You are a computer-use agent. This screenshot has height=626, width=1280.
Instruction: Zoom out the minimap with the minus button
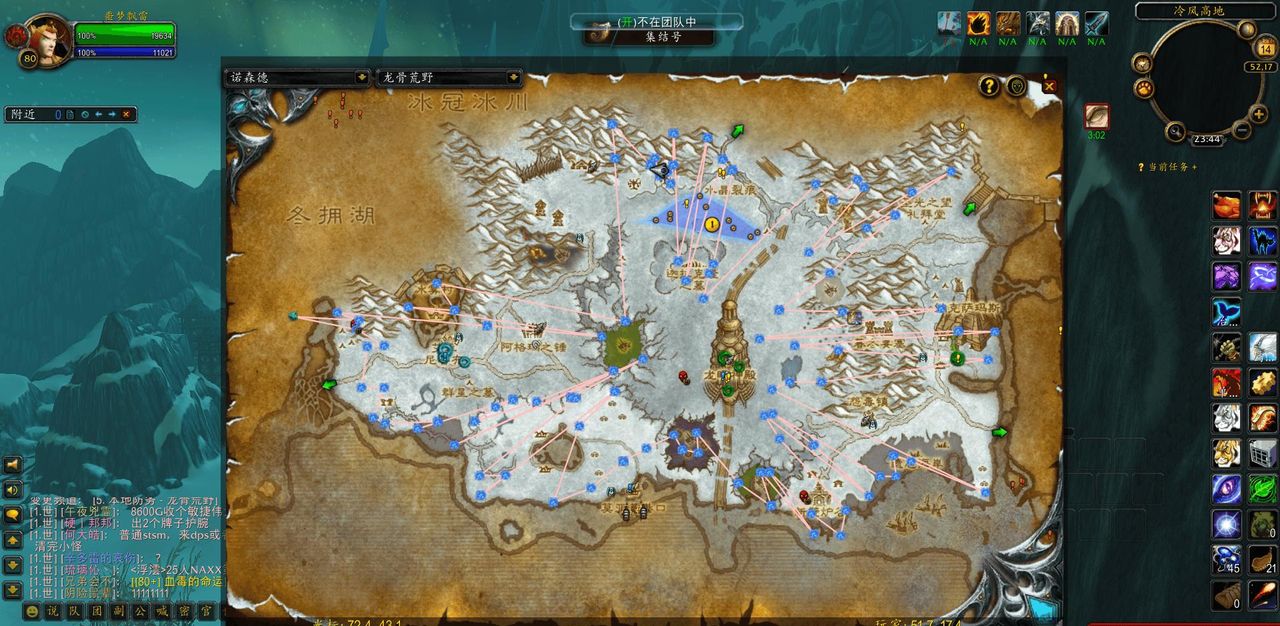tap(1242, 130)
